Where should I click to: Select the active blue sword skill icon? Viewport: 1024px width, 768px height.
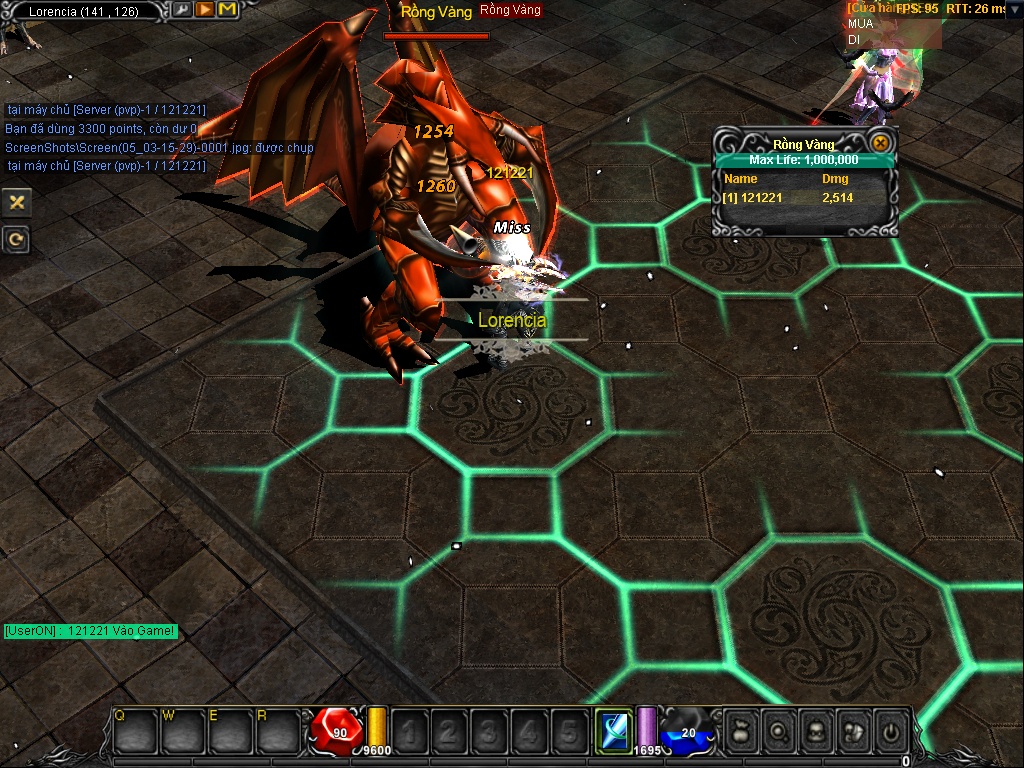(x=612, y=730)
